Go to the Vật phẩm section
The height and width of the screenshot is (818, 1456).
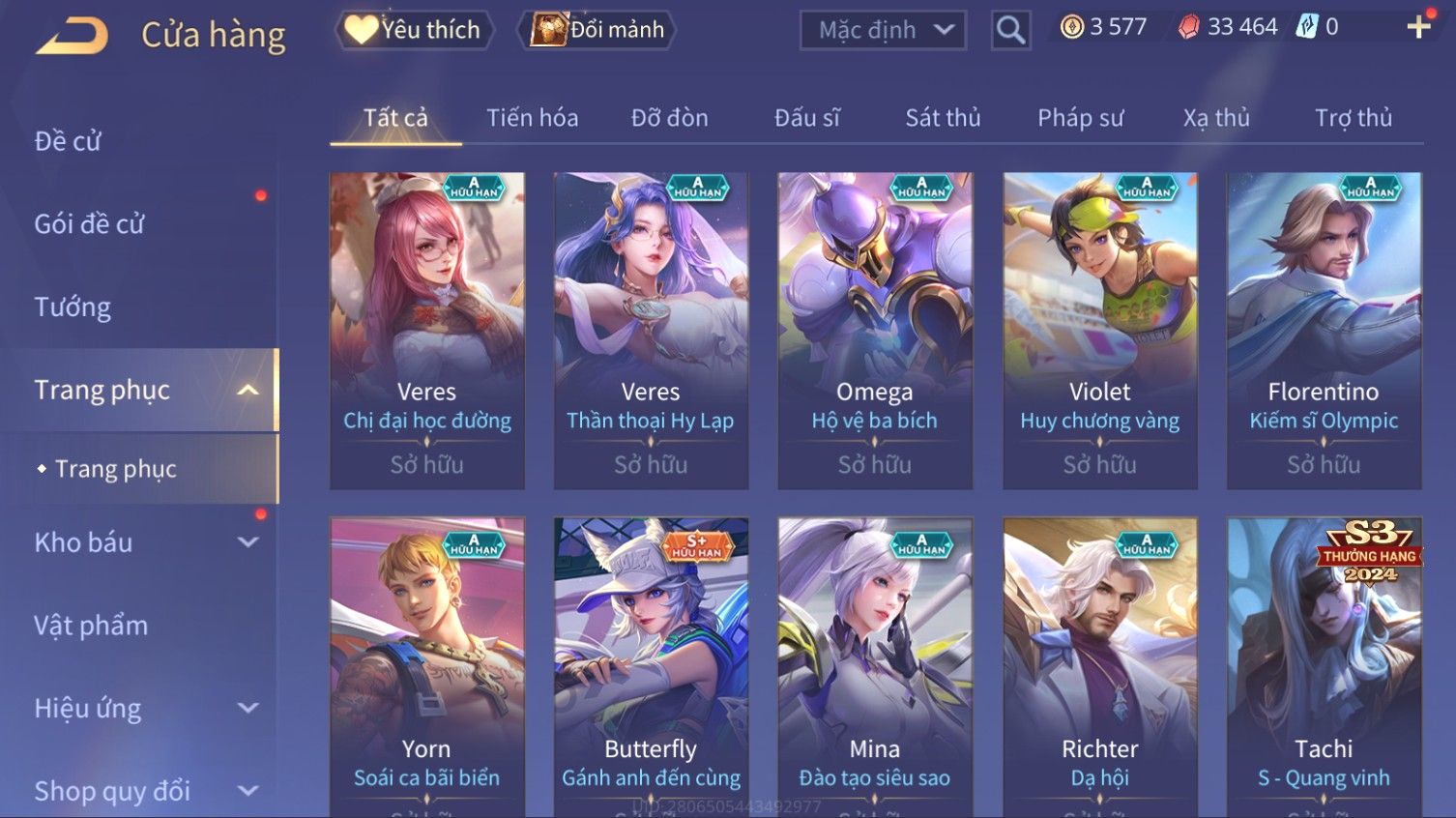point(91,626)
